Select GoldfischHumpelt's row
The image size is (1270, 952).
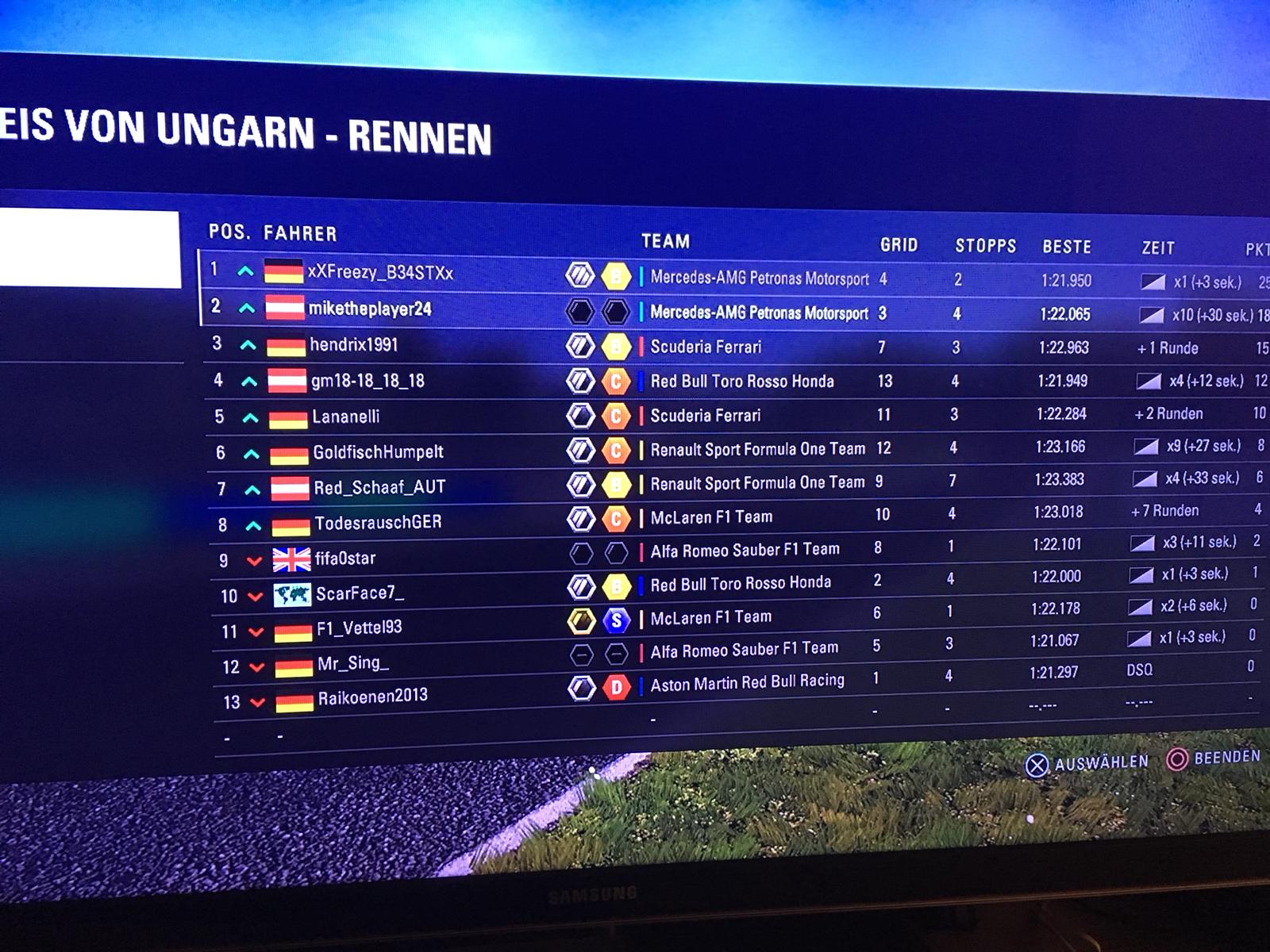[x=378, y=452]
